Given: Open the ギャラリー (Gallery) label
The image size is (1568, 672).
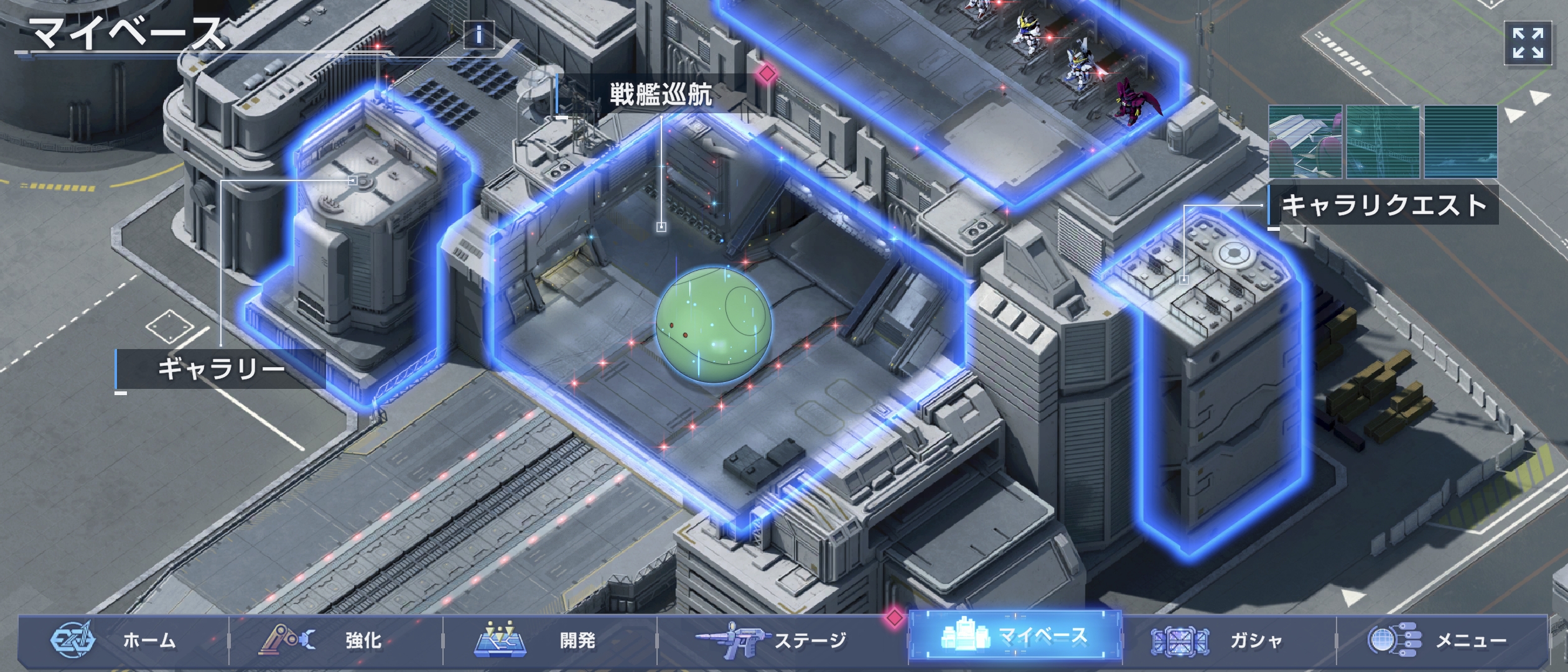Looking at the screenshot, I should pos(221,369).
